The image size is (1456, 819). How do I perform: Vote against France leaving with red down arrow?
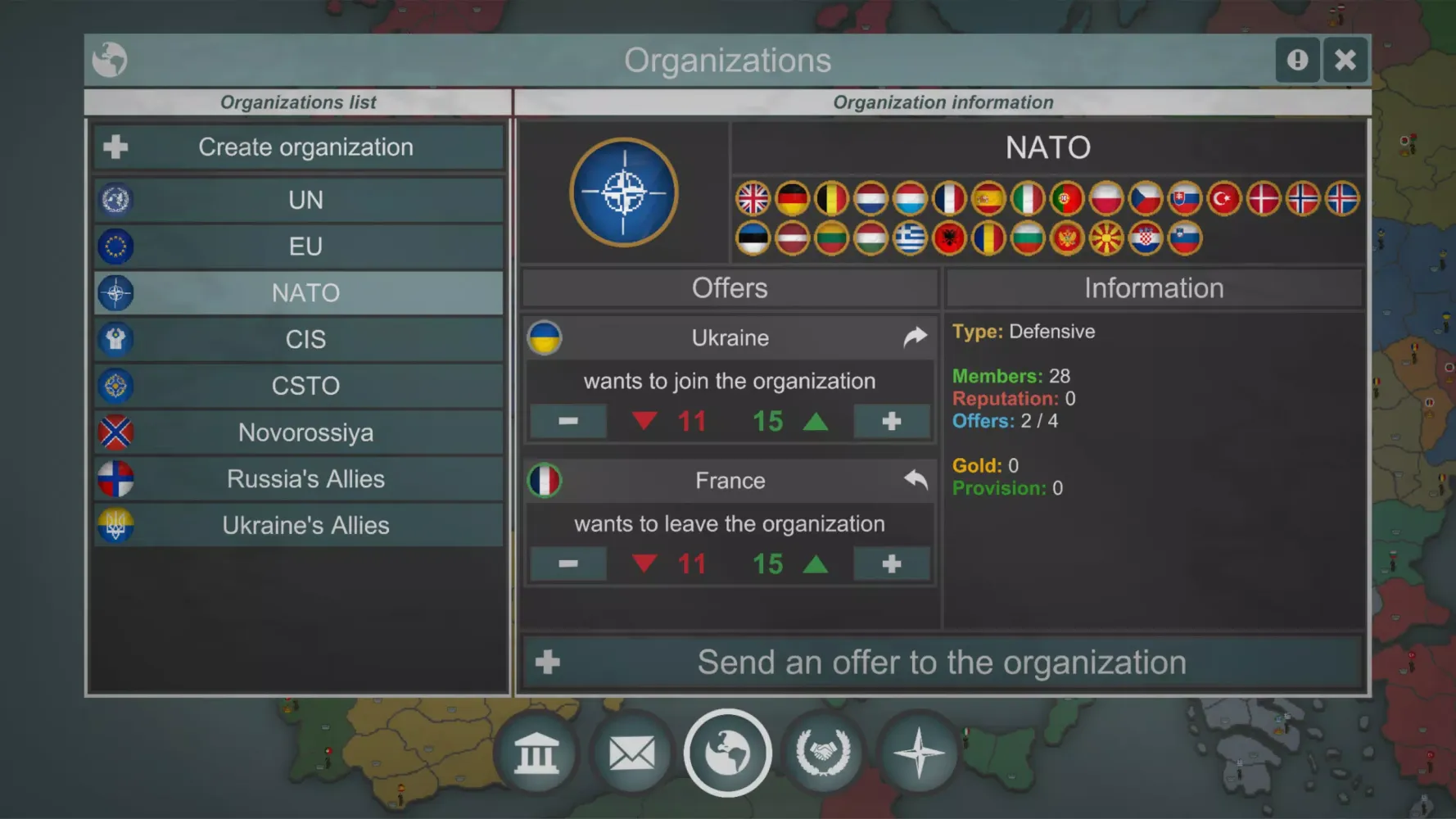click(644, 563)
